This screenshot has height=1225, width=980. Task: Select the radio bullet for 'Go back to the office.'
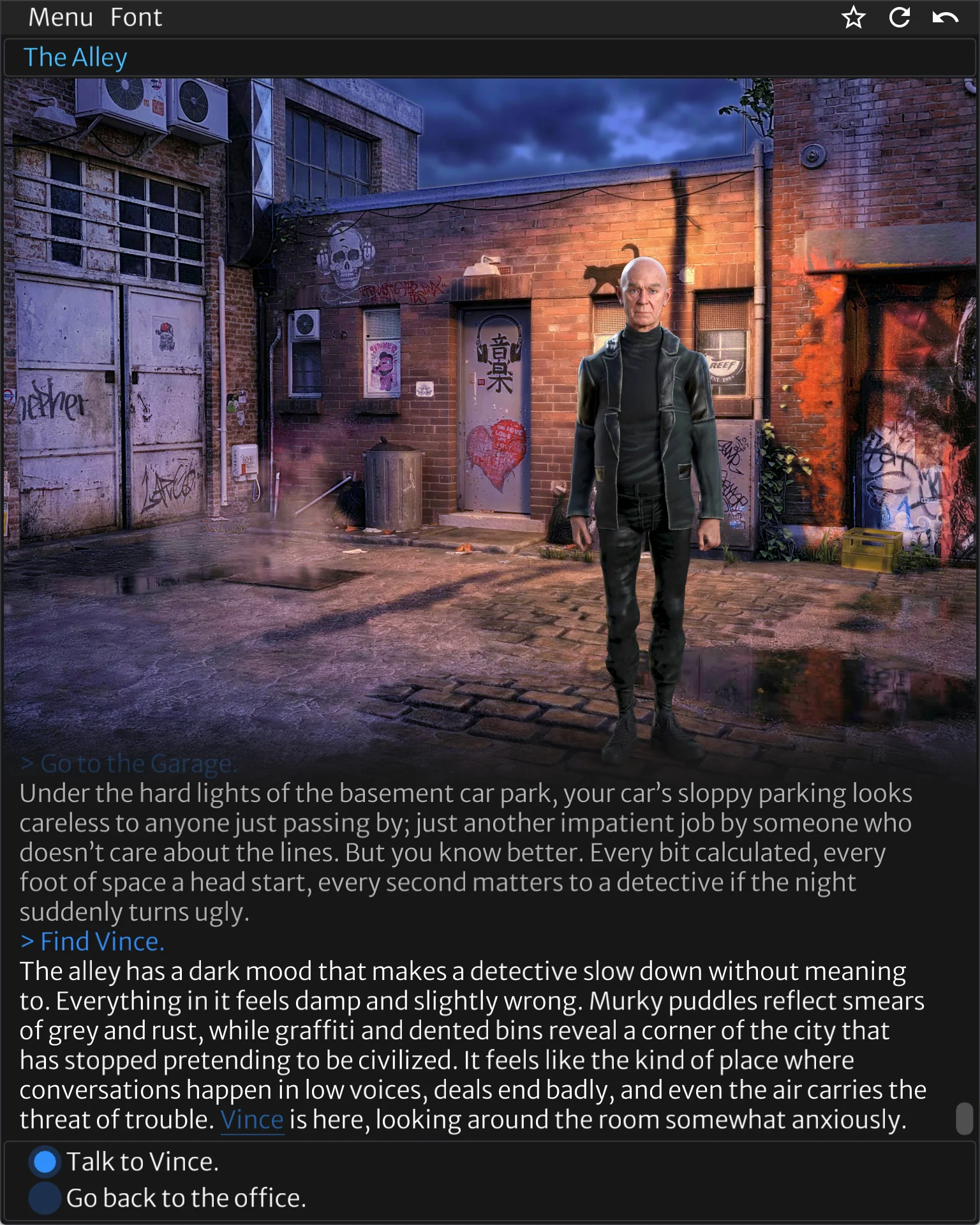click(x=44, y=1198)
